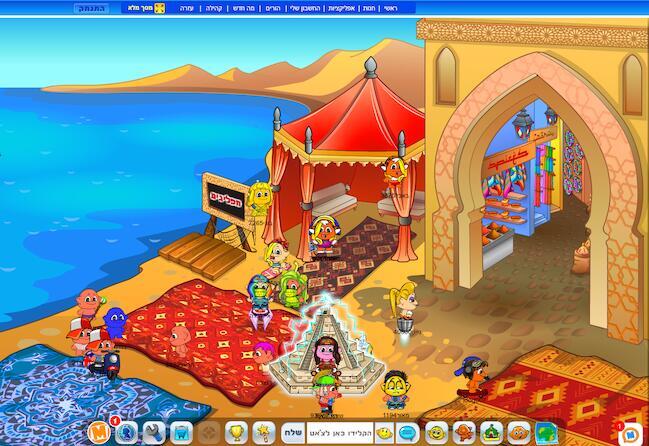Viewport: 649px width, 446px height.
Task: Open the world map icon
Action: point(544,433)
